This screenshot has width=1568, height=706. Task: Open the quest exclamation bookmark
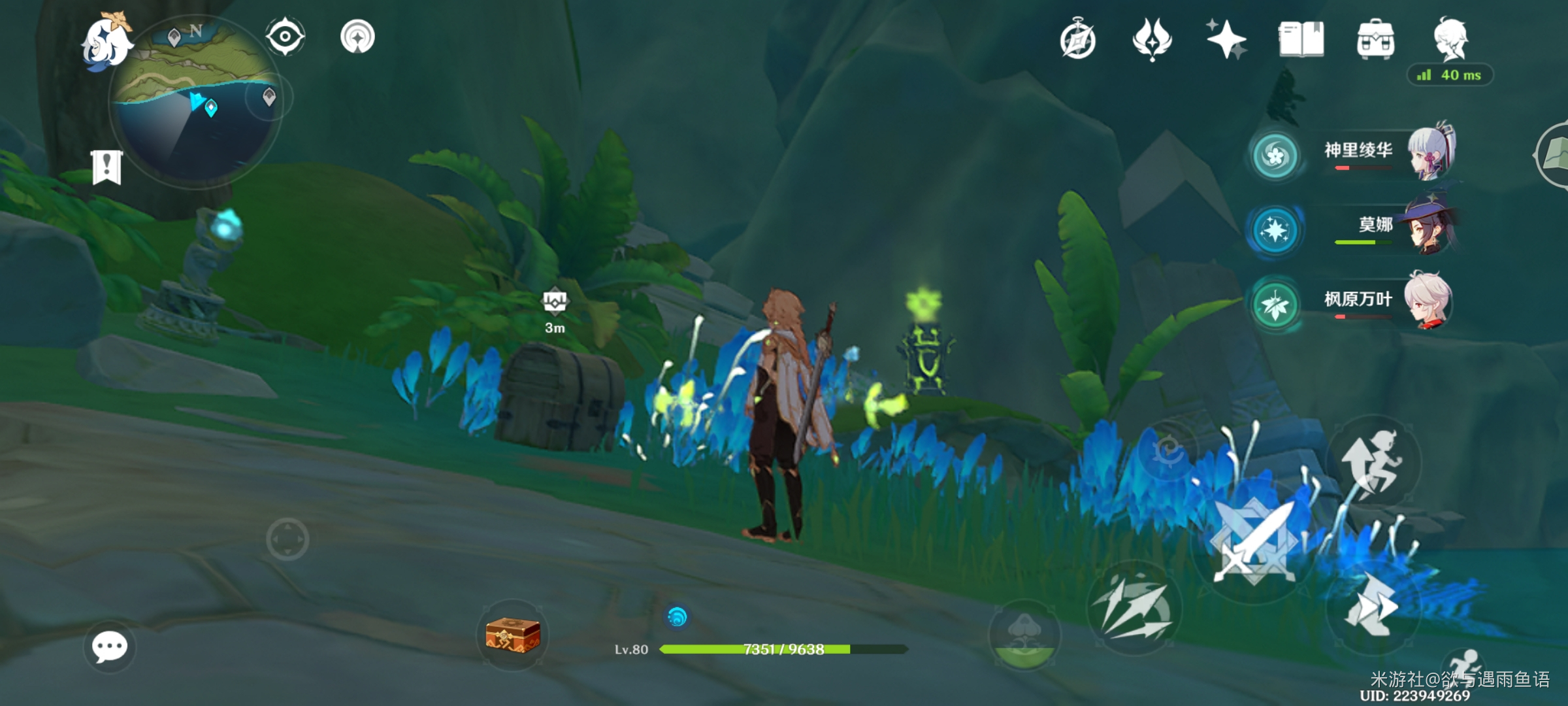pos(106,167)
